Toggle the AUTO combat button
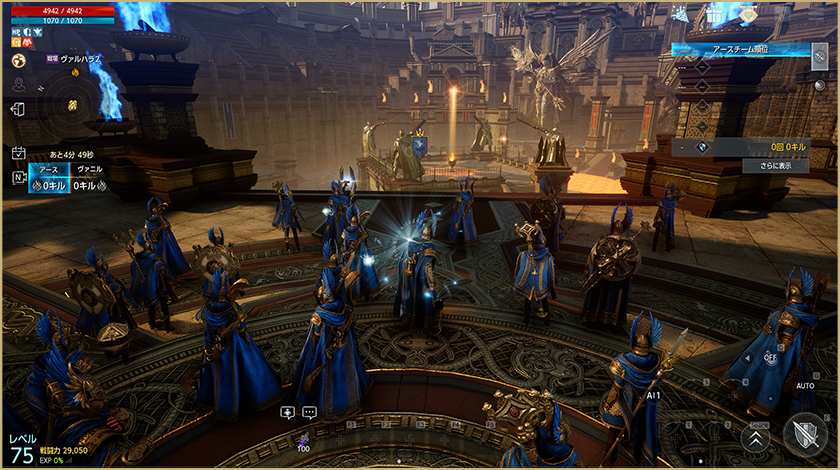The width and height of the screenshot is (840, 470). coord(804,385)
